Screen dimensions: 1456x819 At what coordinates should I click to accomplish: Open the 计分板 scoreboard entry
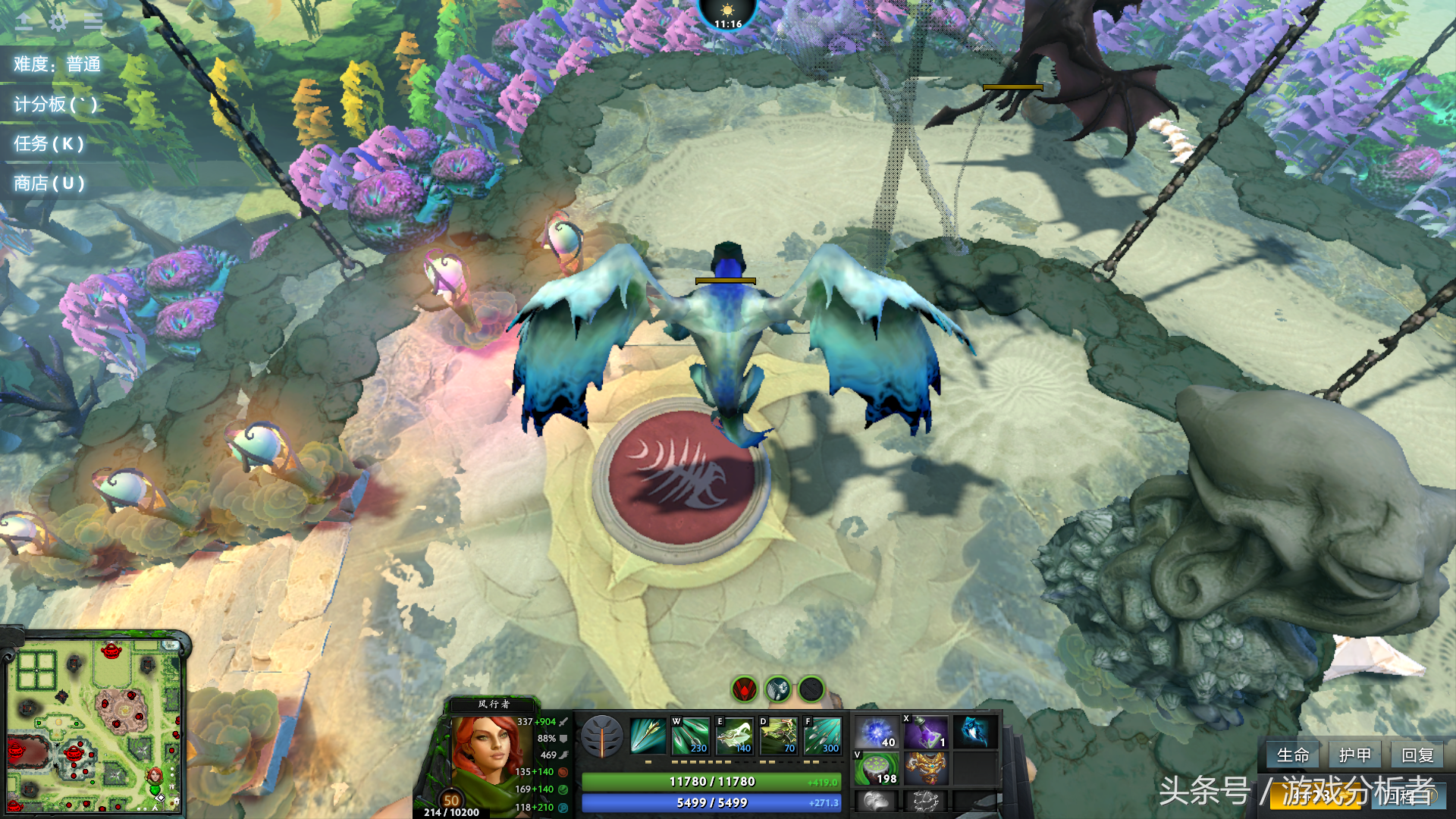[55, 104]
